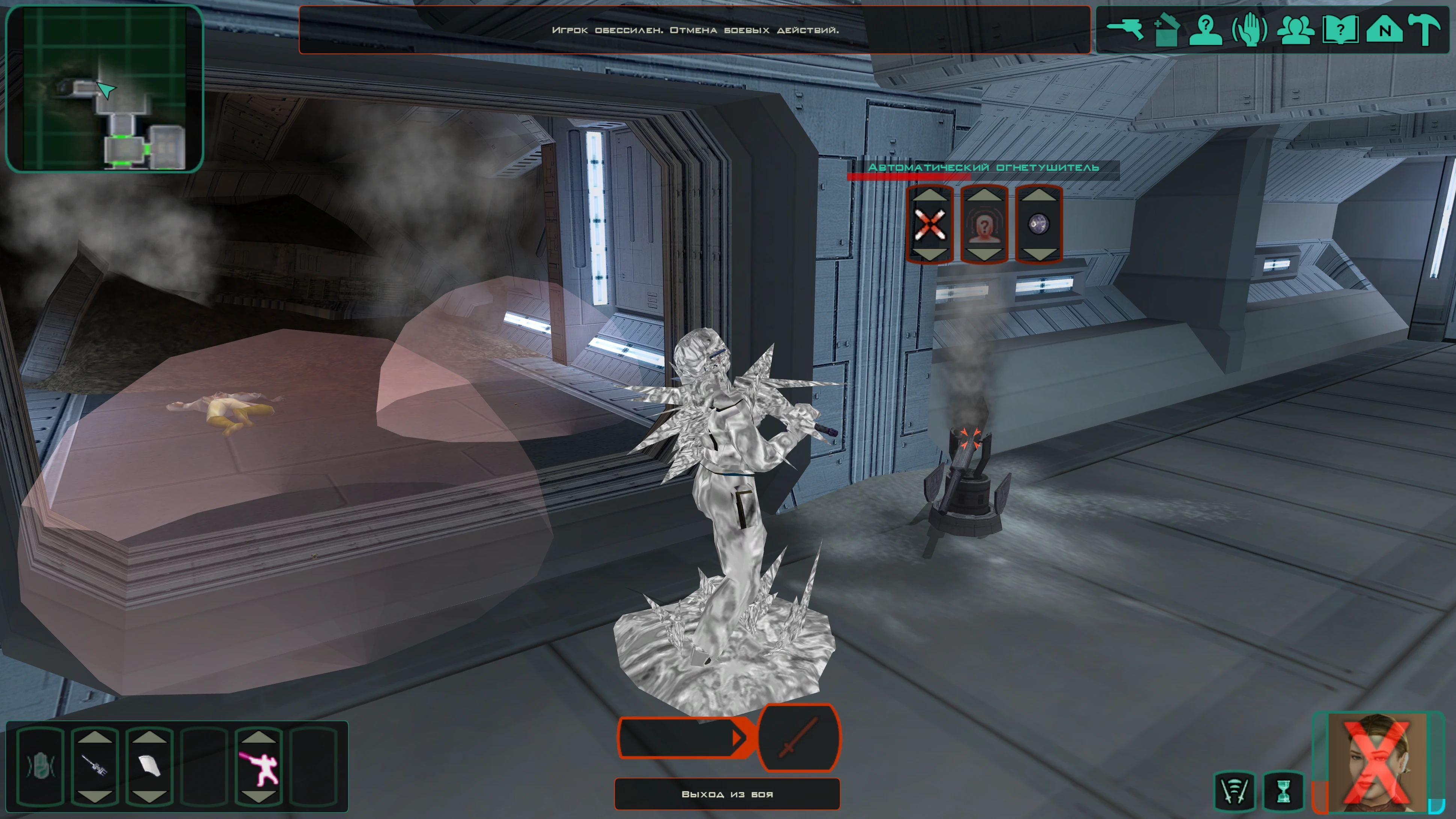Open the equipment menu blaster icon
This screenshot has width=1456, height=819.
[1124, 29]
